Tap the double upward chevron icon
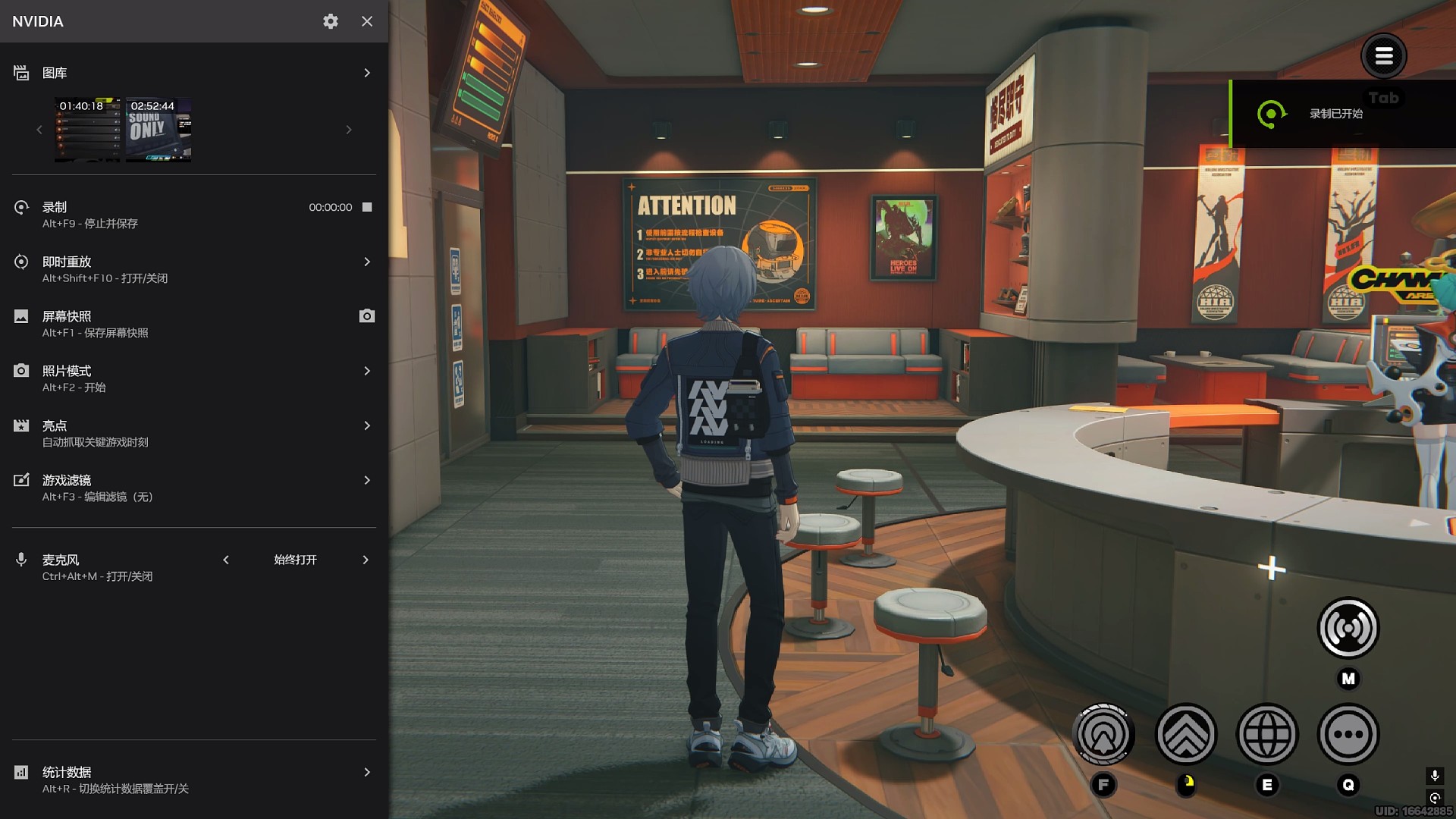Image resolution: width=1456 pixels, height=819 pixels. click(1185, 734)
